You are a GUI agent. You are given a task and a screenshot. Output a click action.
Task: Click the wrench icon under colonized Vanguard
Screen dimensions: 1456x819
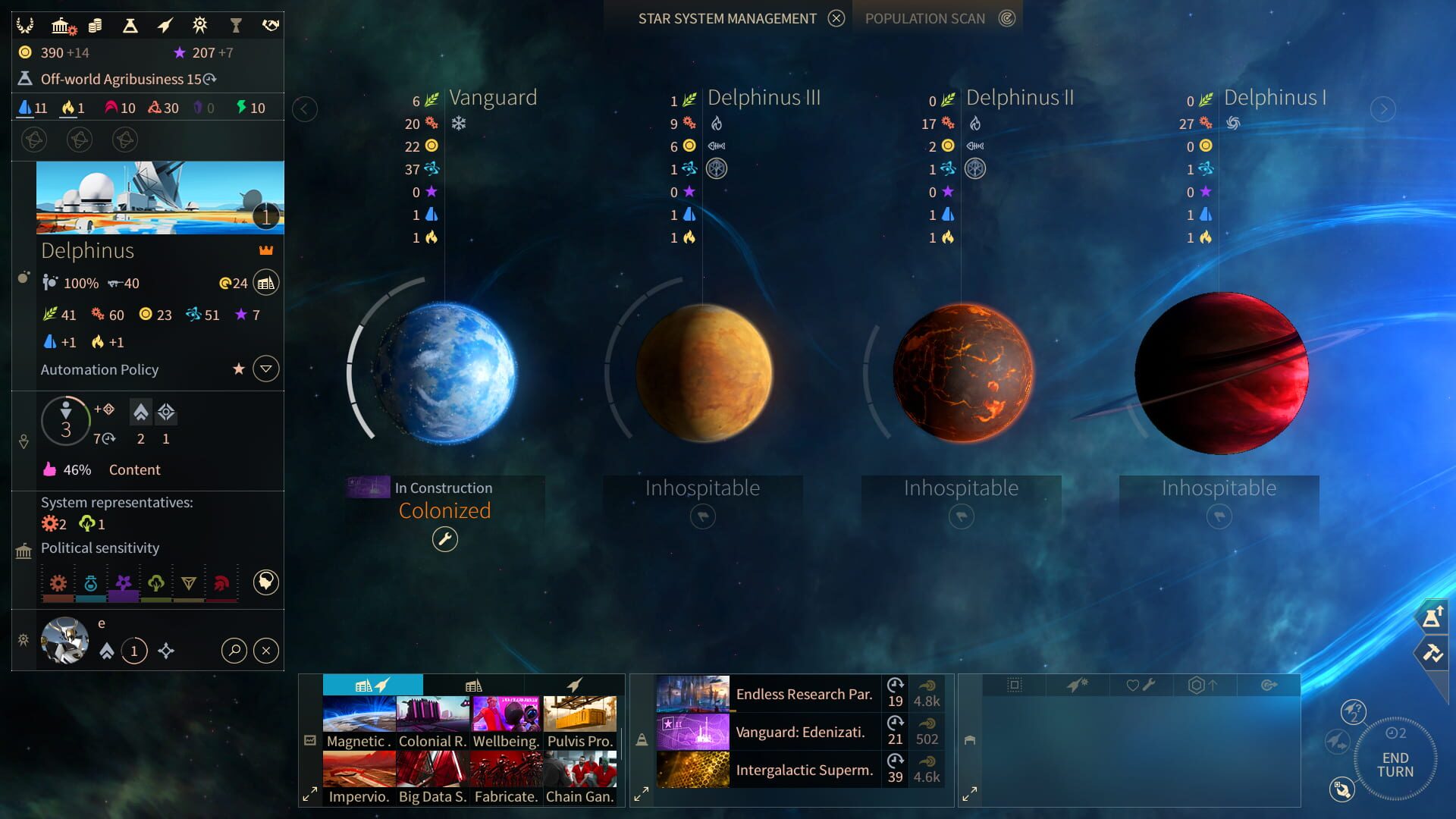[445, 539]
